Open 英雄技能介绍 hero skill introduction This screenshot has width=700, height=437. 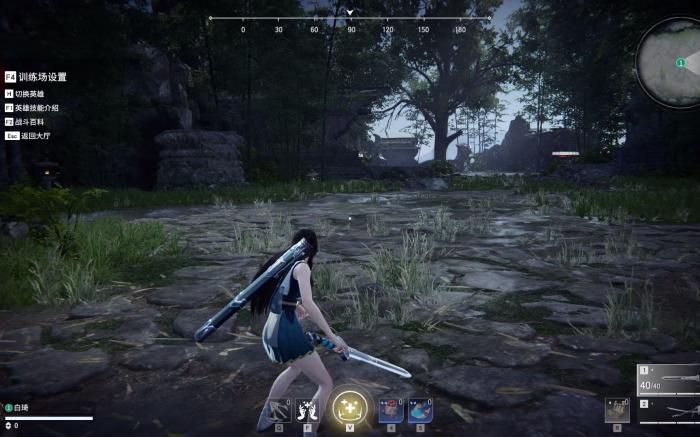(37, 107)
